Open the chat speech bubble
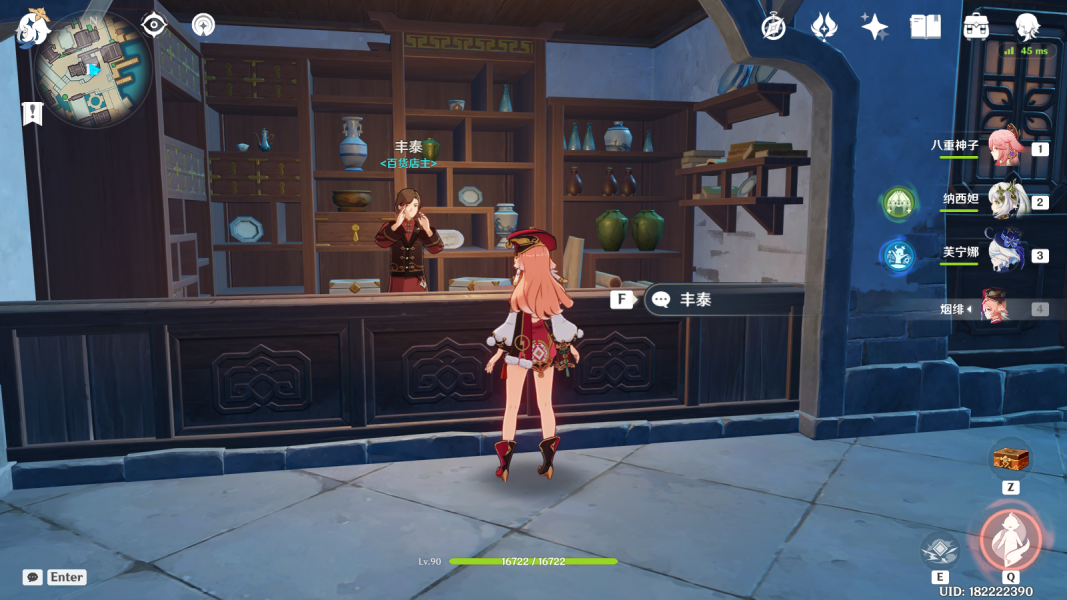 pyautogui.click(x=33, y=577)
